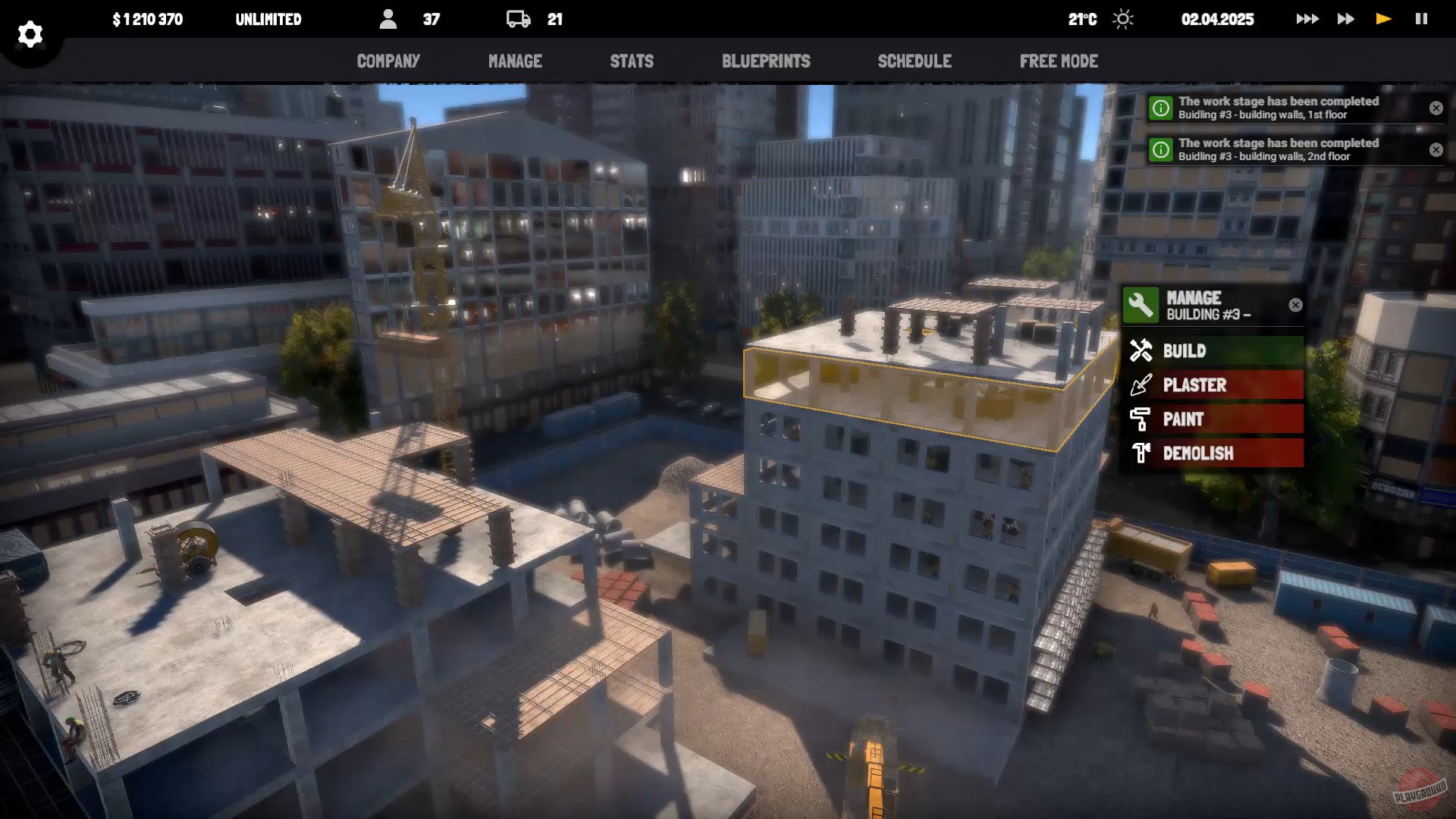1456x819 pixels.
Task: Close the Manage Building #3 panel
Action: pos(1295,305)
